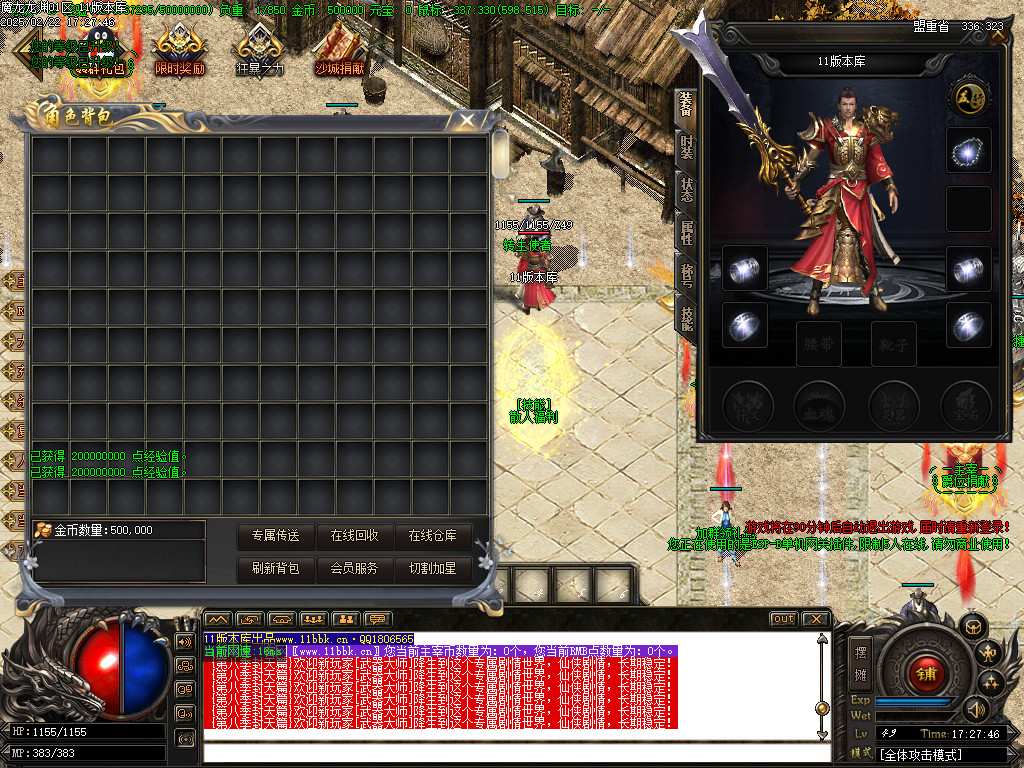The height and width of the screenshot is (768, 1024).
Task: Open the red 铺 shop button
Action: click(926, 673)
